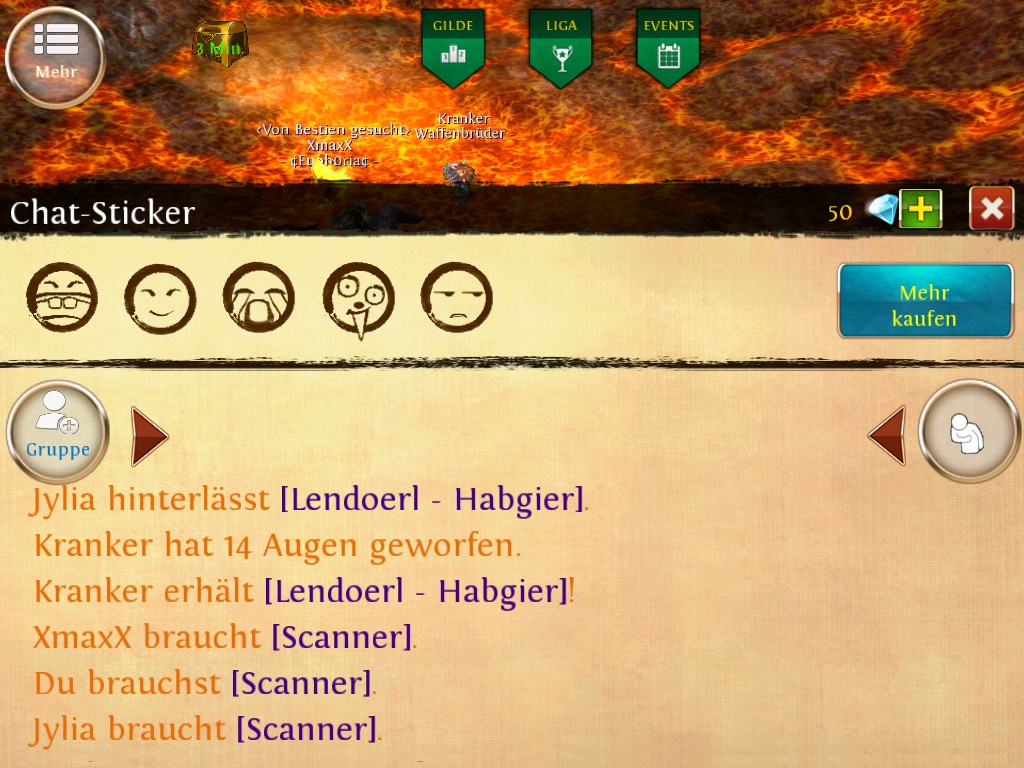Click the left-pointing red arrow
This screenshot has width=1024, height=768.
887,435
